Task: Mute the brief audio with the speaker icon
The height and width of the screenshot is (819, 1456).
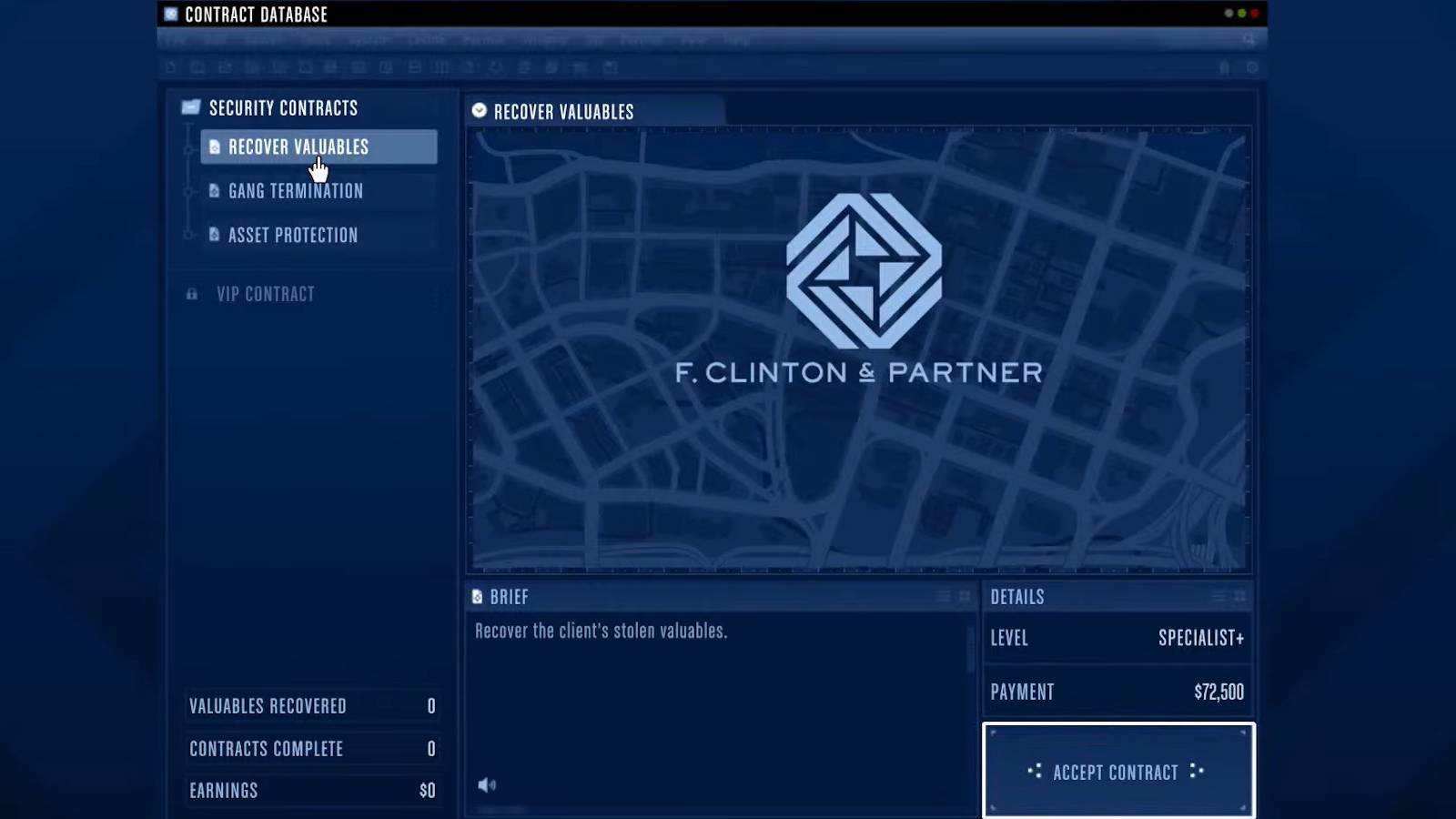Action: (x=488, y=785)
